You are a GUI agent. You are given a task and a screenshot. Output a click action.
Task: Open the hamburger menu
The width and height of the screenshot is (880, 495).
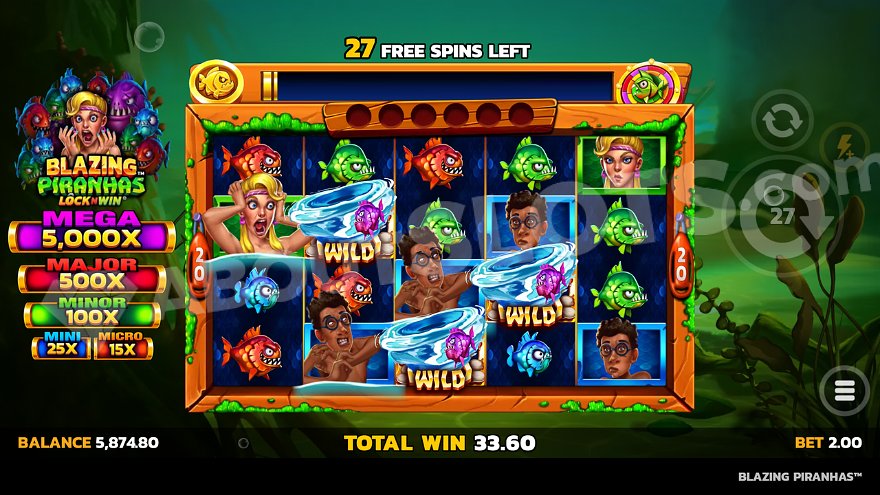[844, 389]
